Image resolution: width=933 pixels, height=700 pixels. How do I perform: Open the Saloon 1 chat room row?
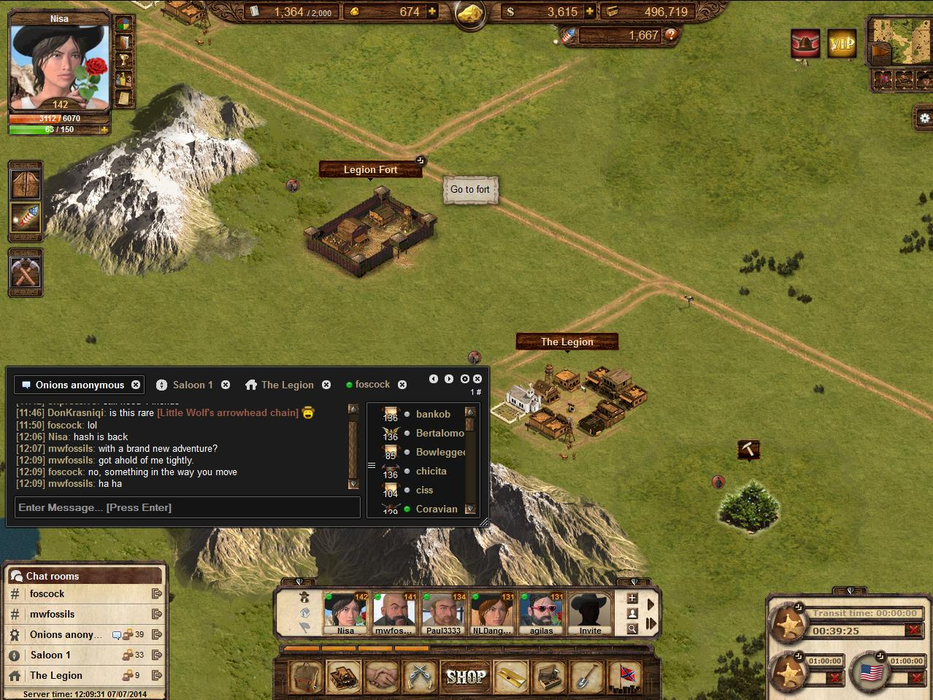50,655
